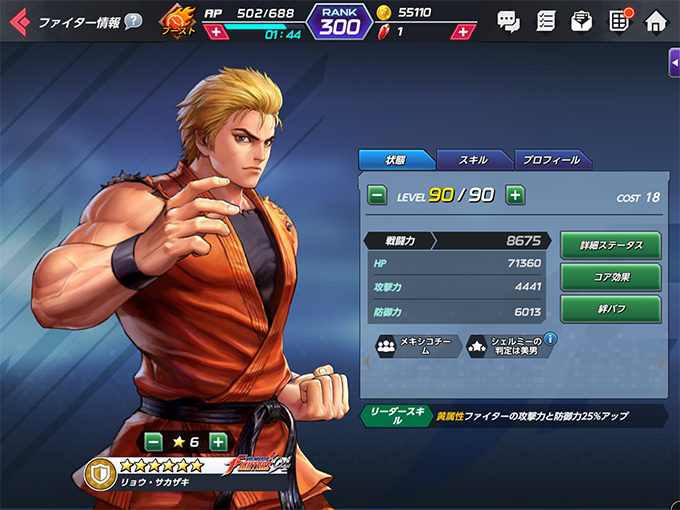
Task: Go back using the pink arrow
Action: tap(19, 21)
